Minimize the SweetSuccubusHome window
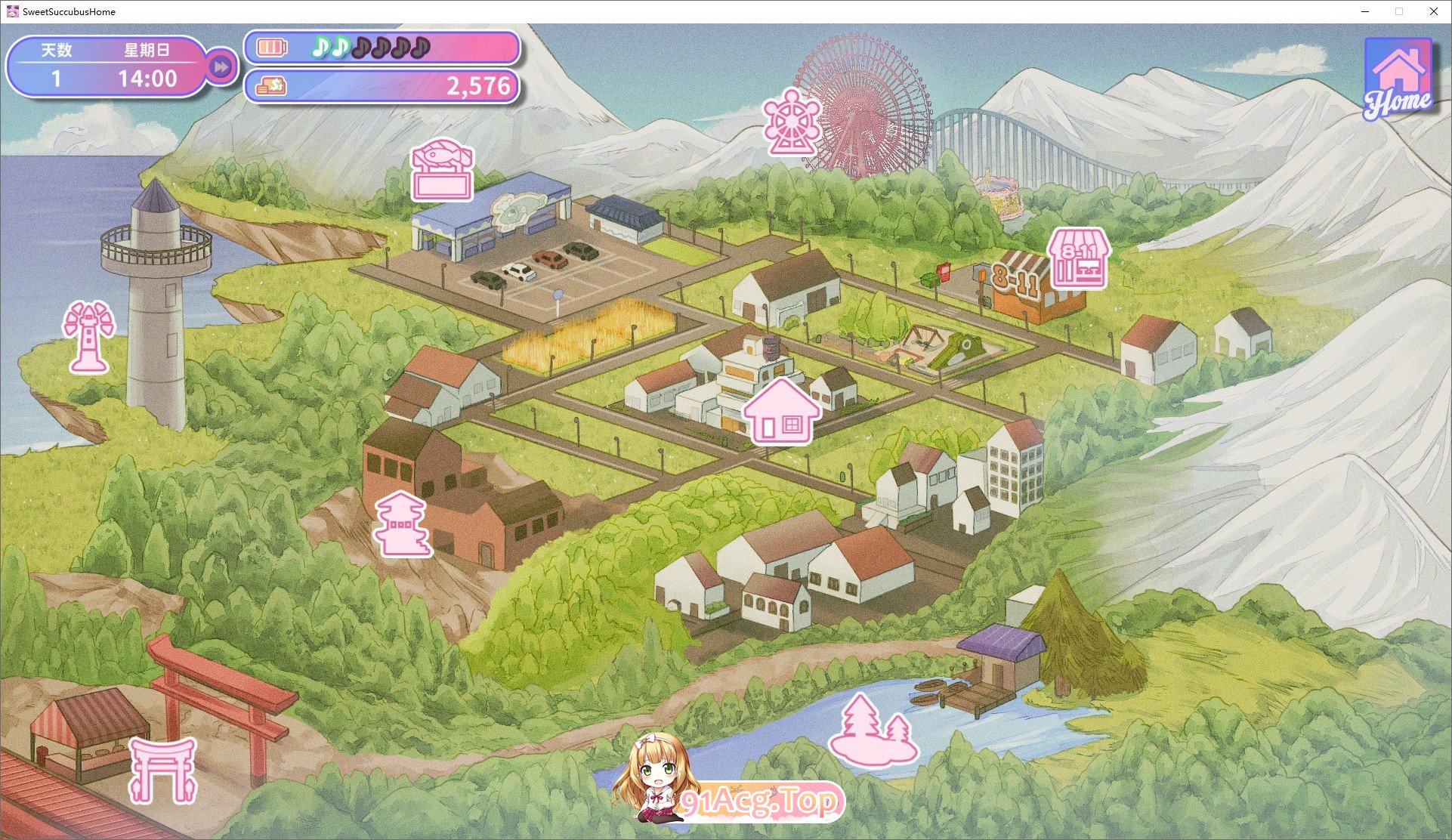This screenshot has height=840, width=1452. (x=1365, y=11)
